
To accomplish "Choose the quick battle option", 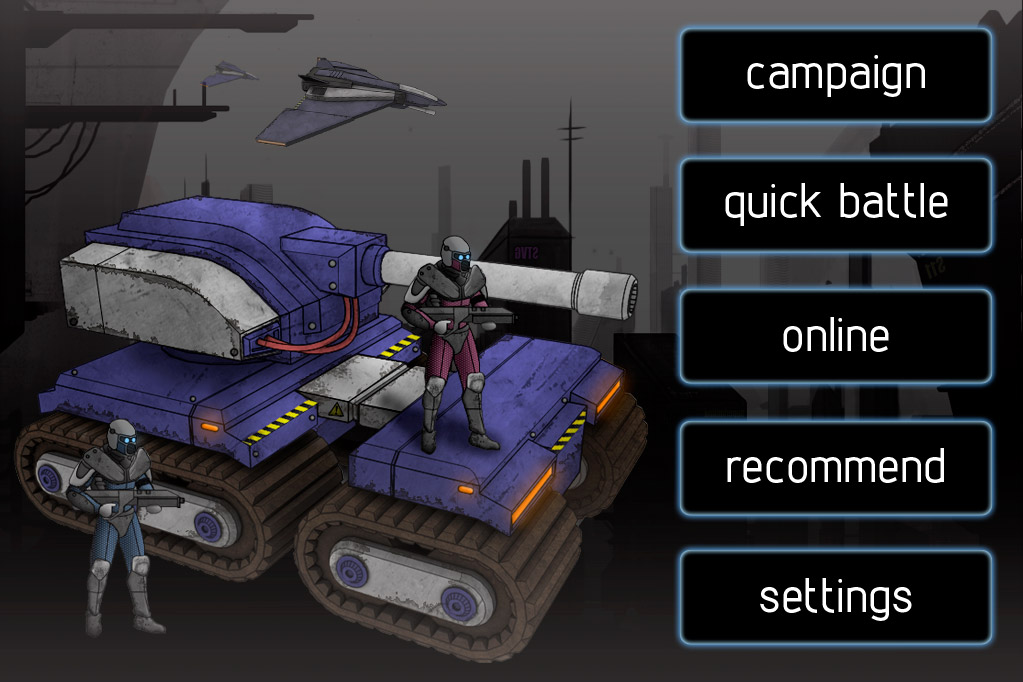I will (835, 205).
